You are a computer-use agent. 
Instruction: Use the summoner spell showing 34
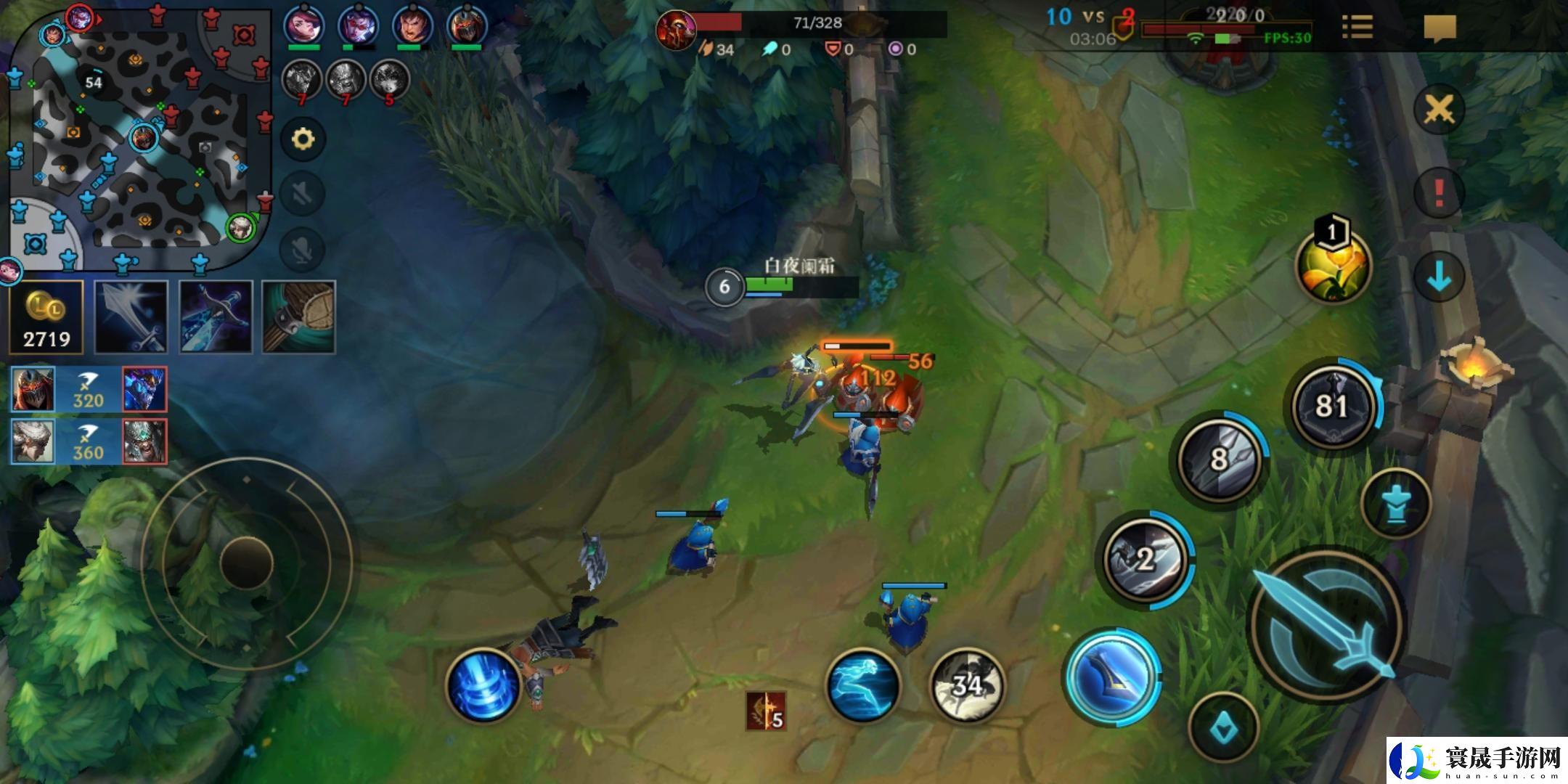pos(967,684)
